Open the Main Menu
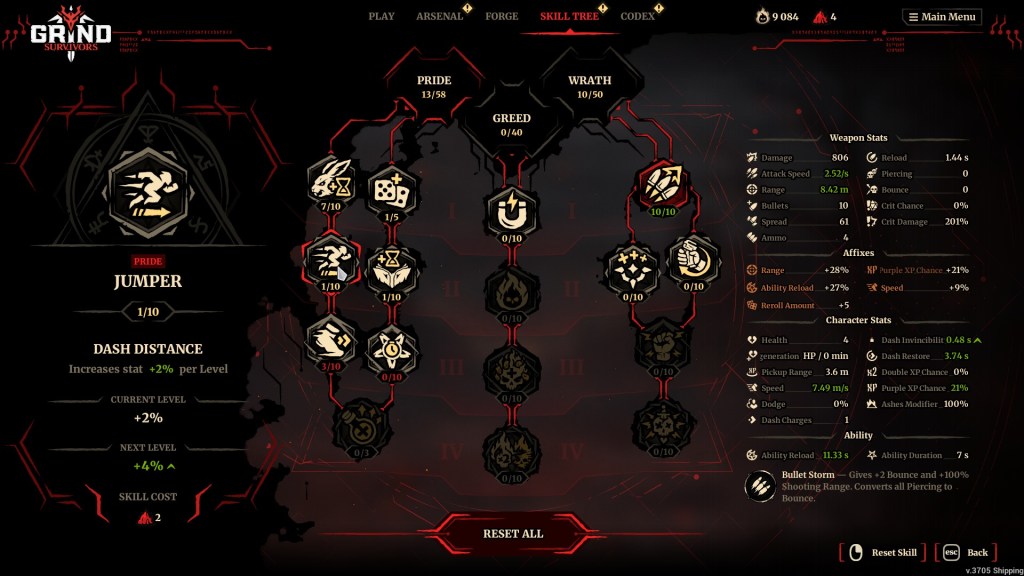This screenshot has width=1024, height=576. click(x=942, y=17)
